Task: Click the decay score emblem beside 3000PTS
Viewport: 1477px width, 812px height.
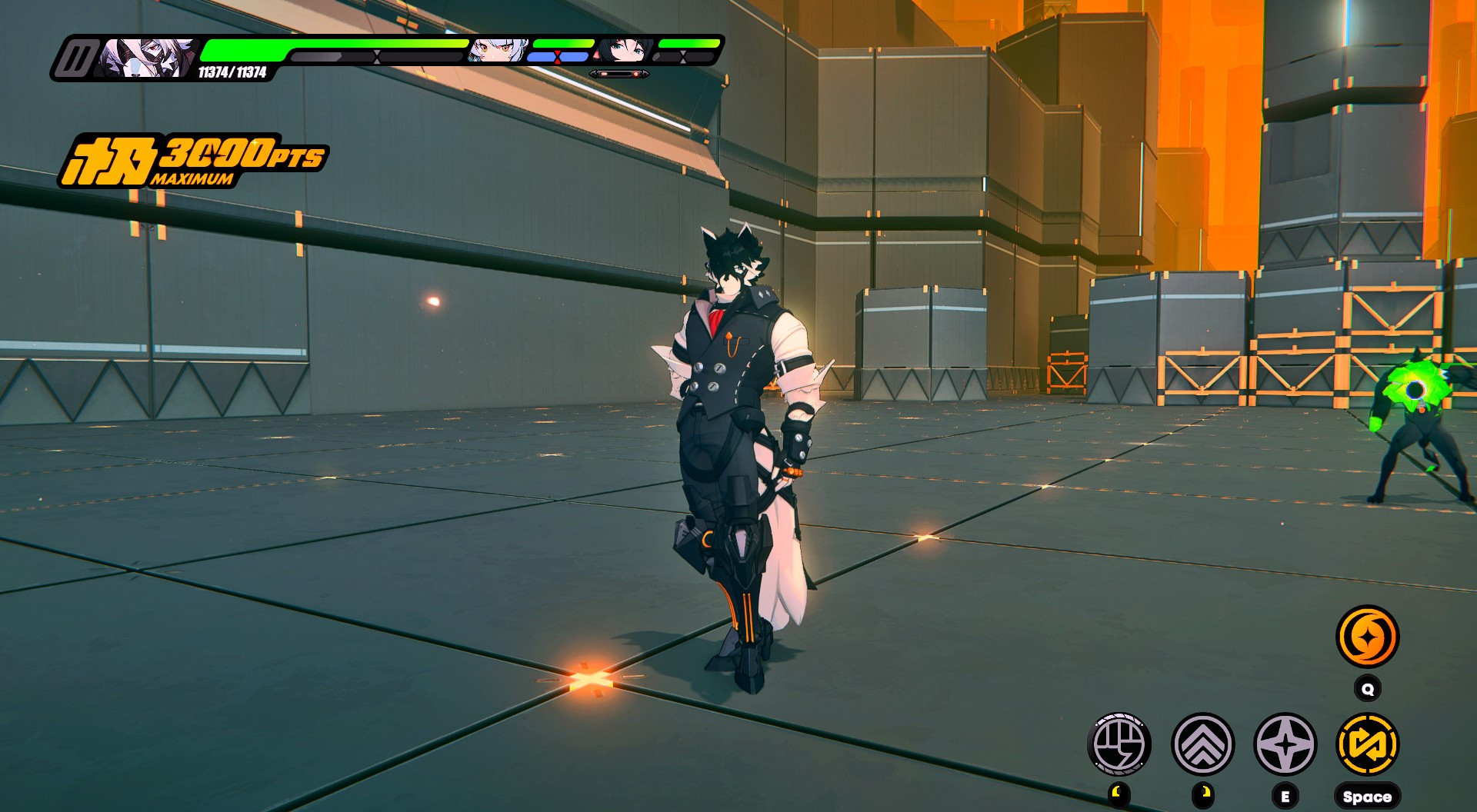Action: (x=112, y=159)
